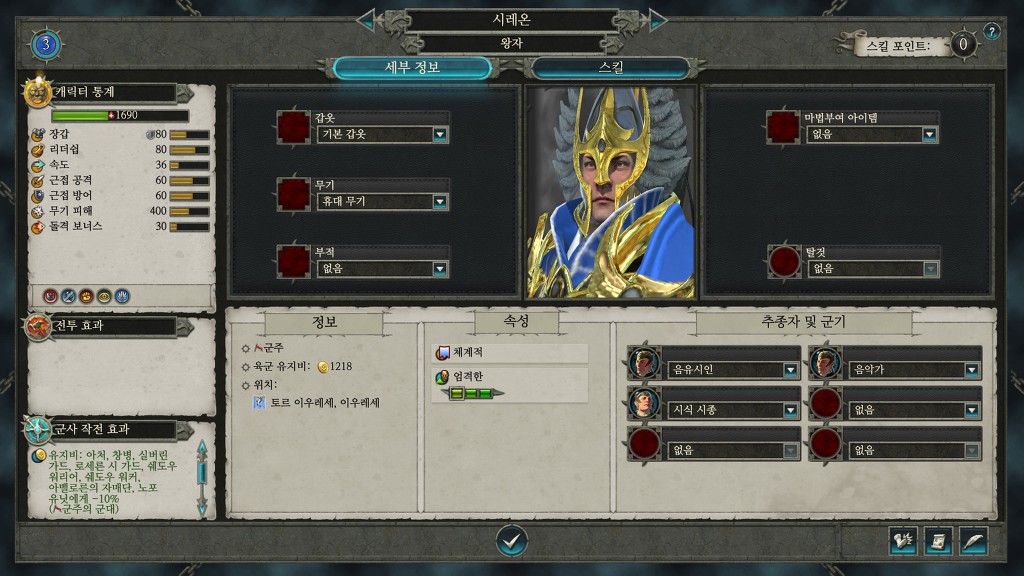Screen dimensions: 1024x576
Task: Select the 세부 정보 tab
Action: [412, 68]
